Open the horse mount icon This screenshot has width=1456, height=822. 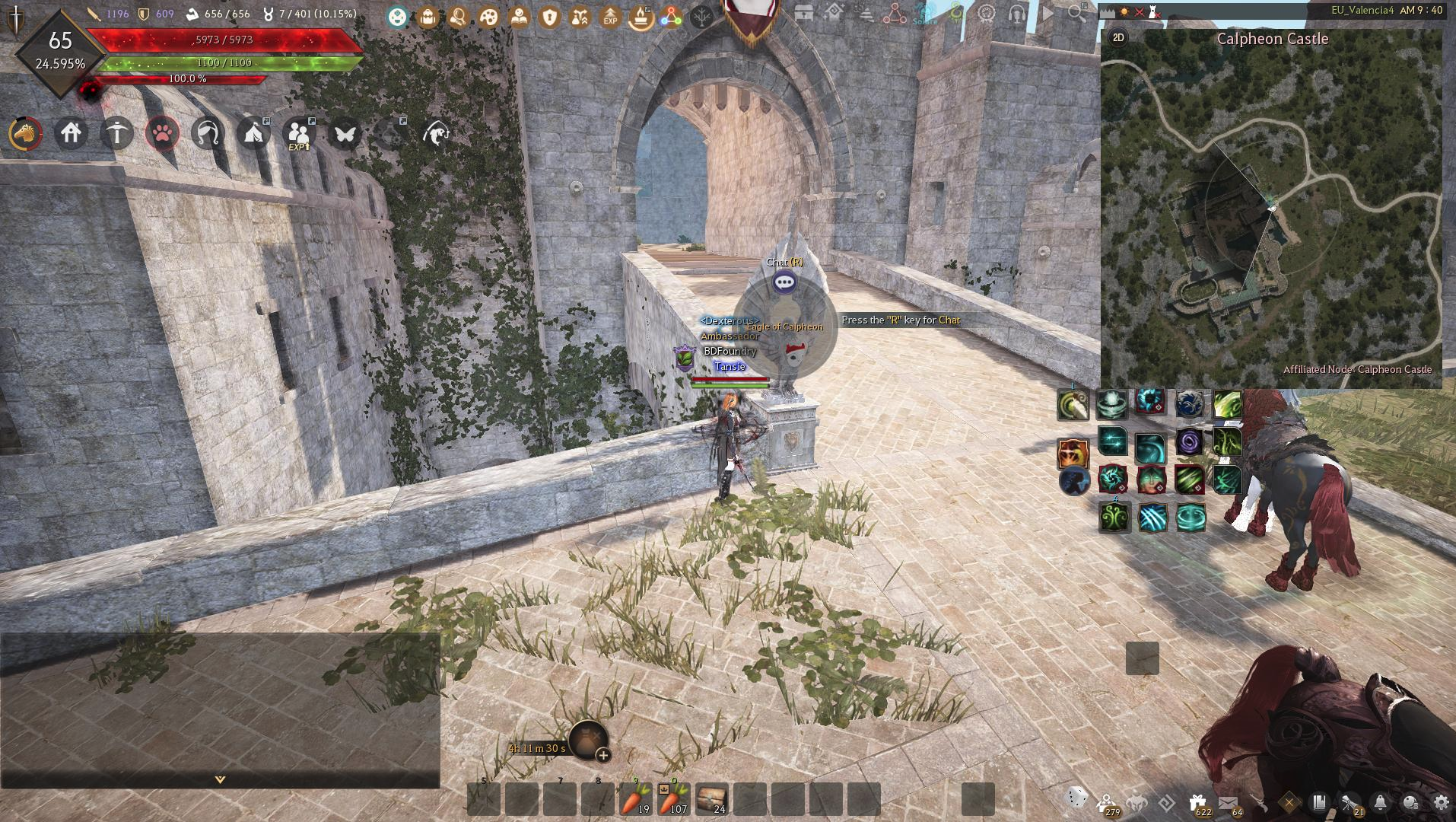click(25, 134)
